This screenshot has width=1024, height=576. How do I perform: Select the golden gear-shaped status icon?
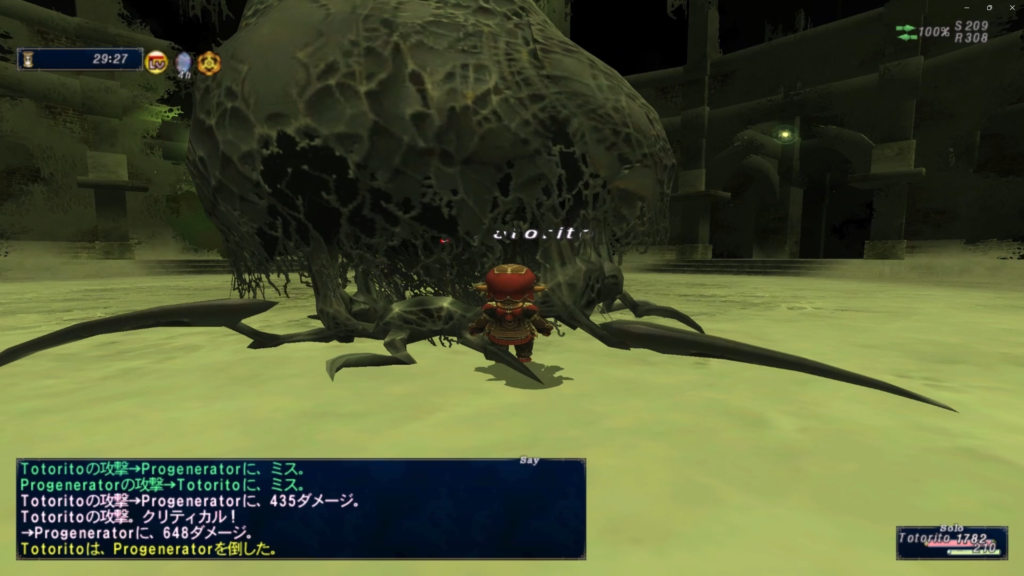(209, 63)
